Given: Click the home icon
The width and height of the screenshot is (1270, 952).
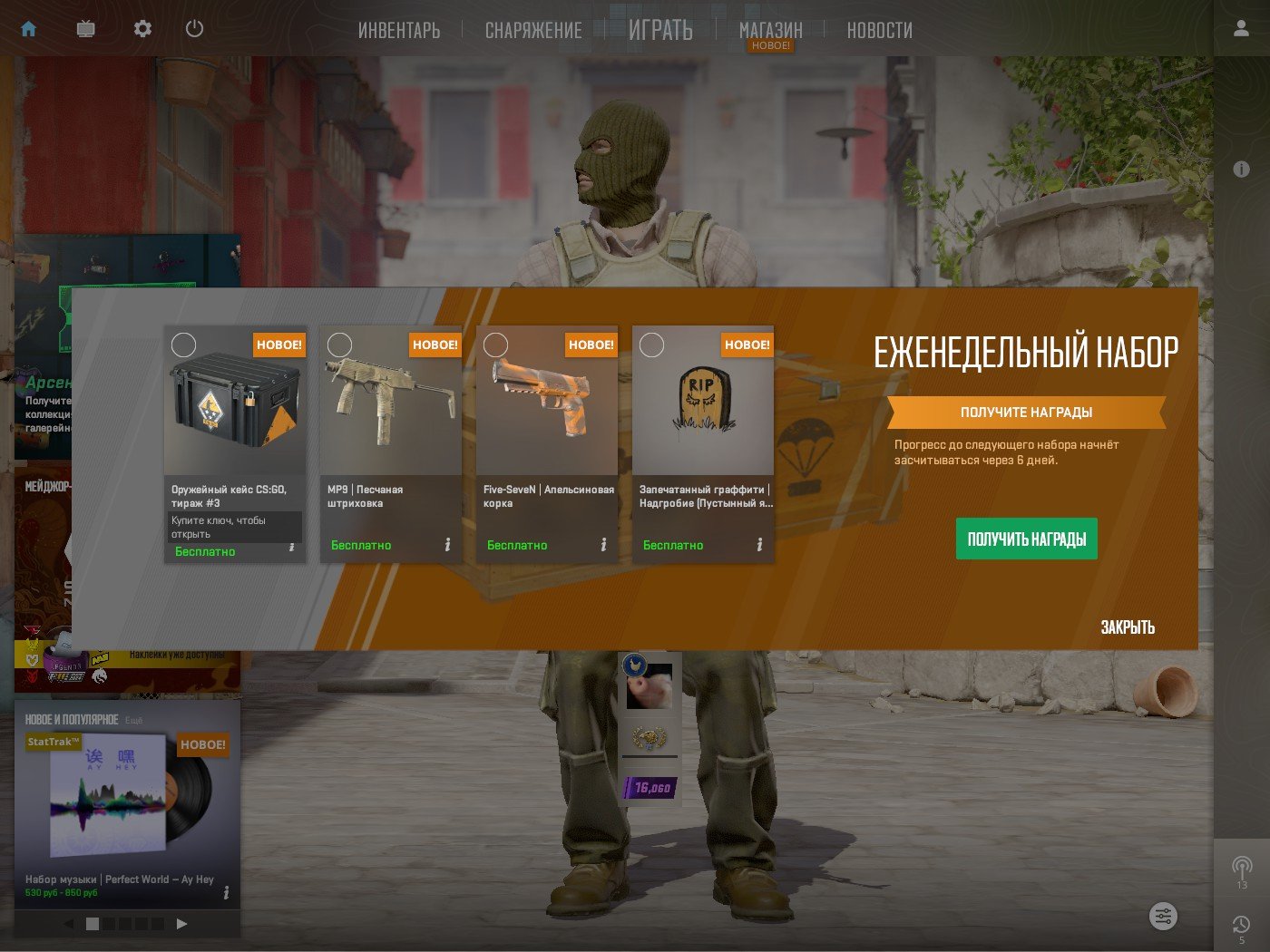Looking at the screenshot, I should click(29, 29).
